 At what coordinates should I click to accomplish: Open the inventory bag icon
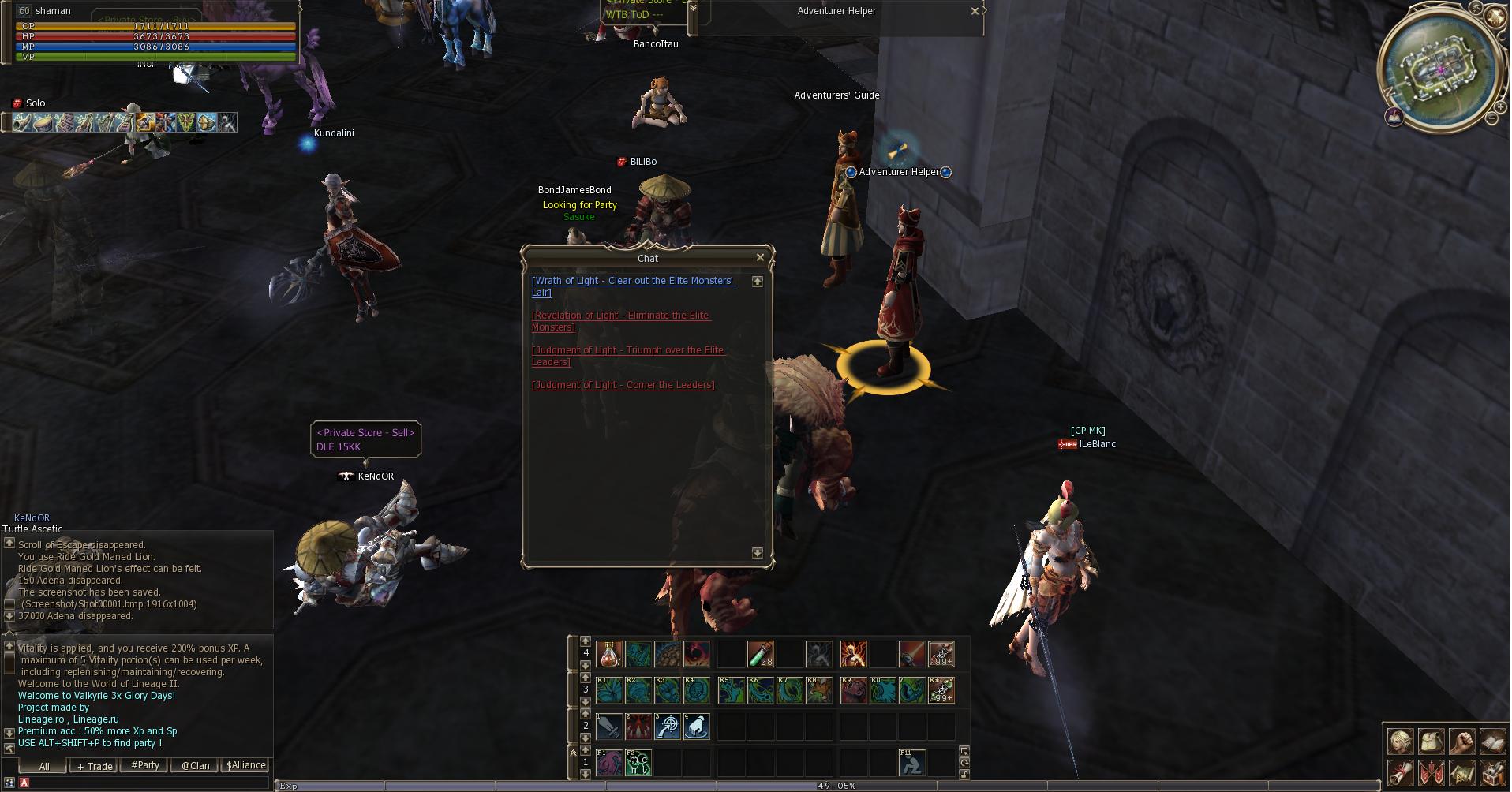[x=1431, y=742]
